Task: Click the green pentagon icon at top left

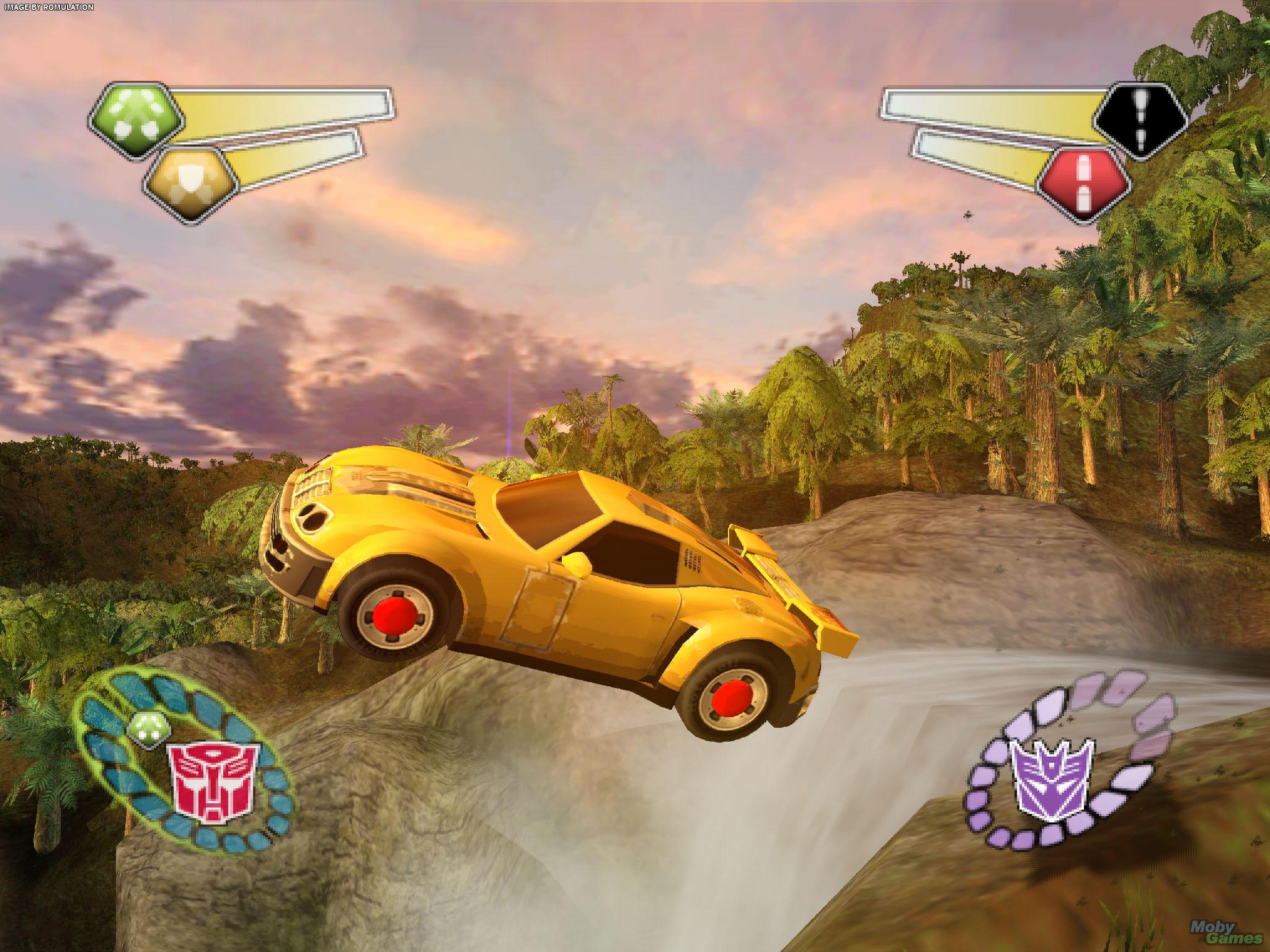Action: click(x=137, y=120)
